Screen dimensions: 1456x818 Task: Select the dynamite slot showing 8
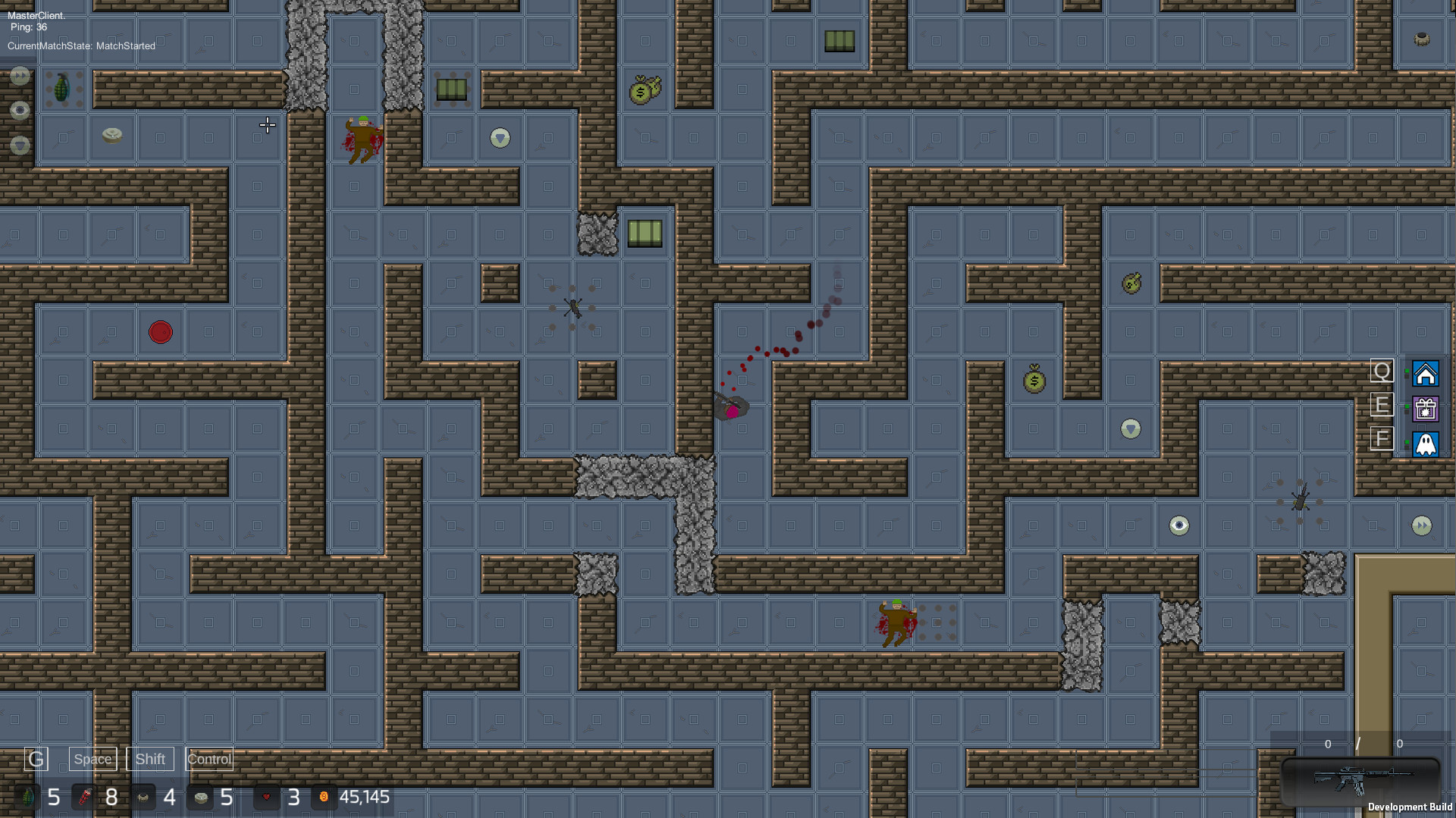click(86, 798)
